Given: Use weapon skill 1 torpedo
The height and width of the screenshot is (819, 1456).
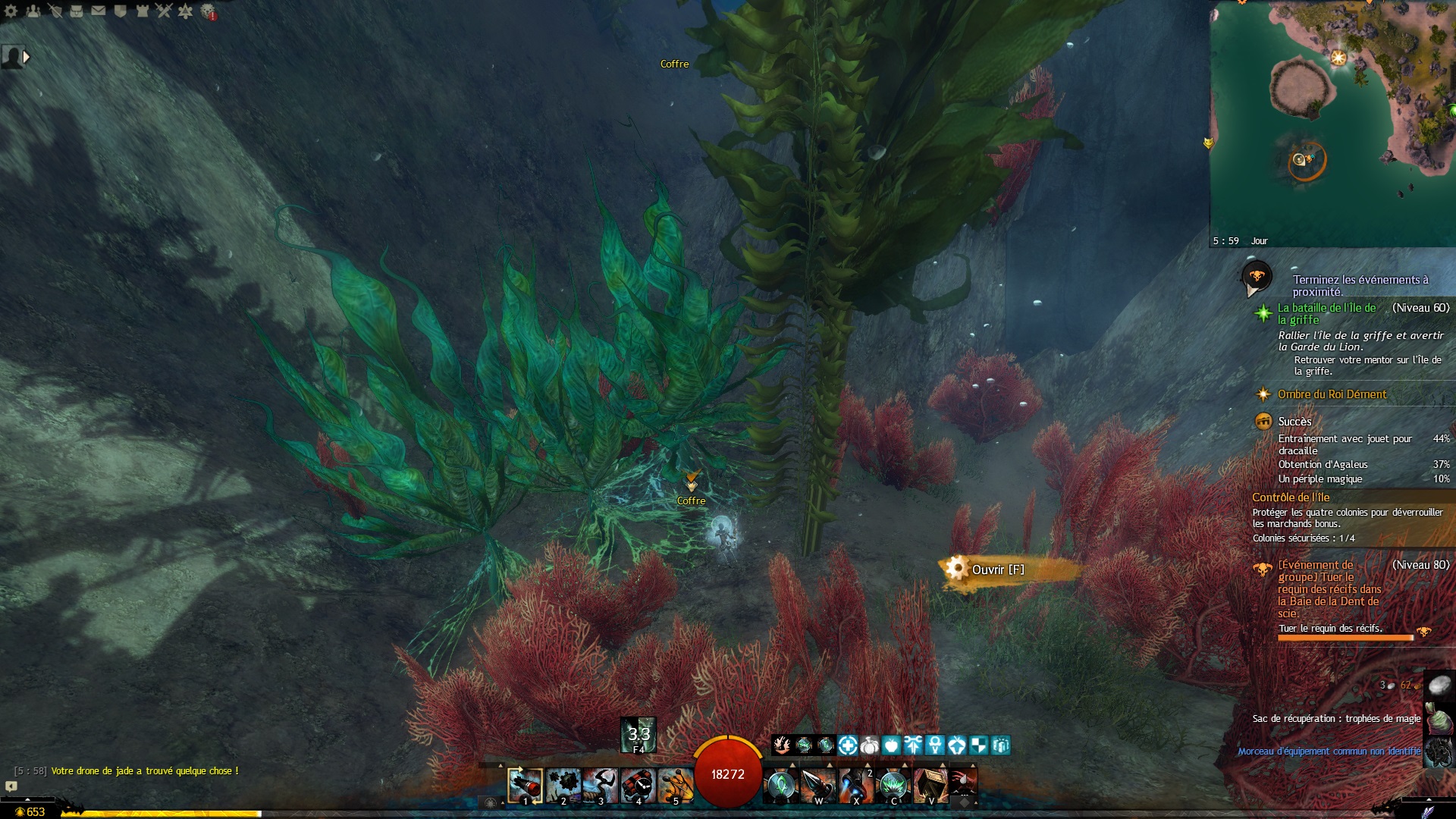Looking at the screenshot, I should (525, 785).
